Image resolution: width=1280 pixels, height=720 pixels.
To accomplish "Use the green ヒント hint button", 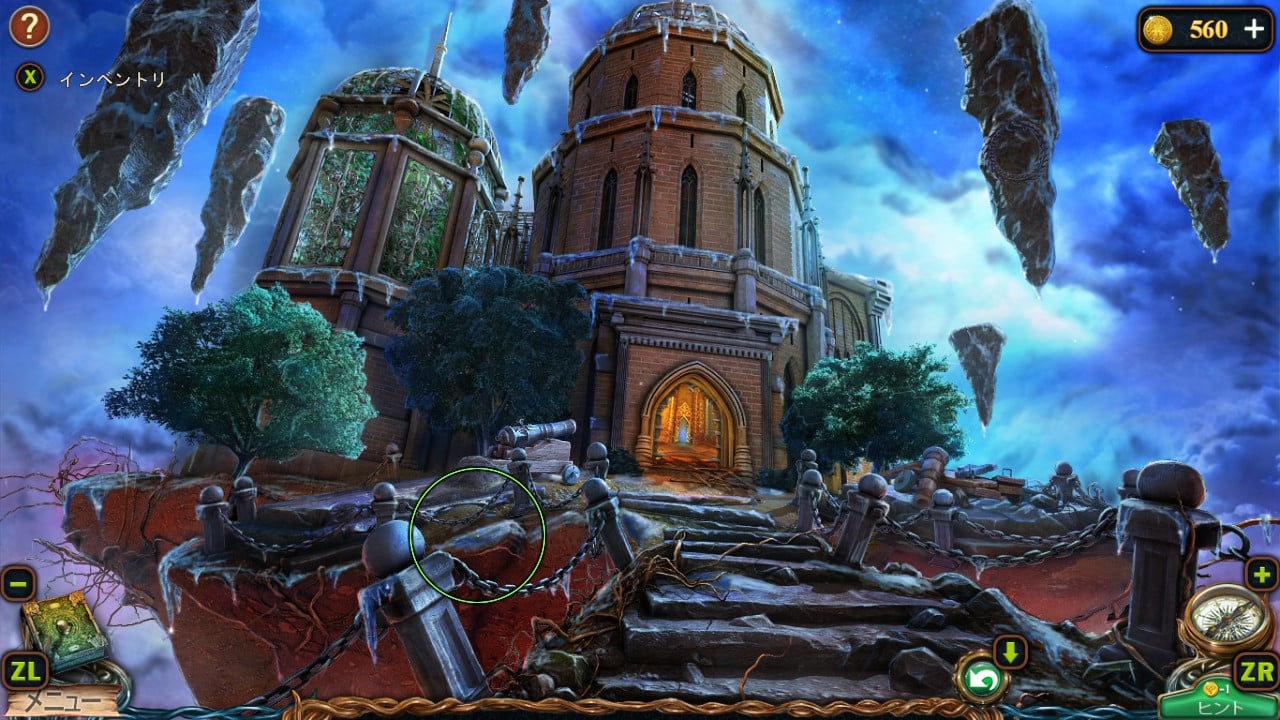I will 1219,704.
